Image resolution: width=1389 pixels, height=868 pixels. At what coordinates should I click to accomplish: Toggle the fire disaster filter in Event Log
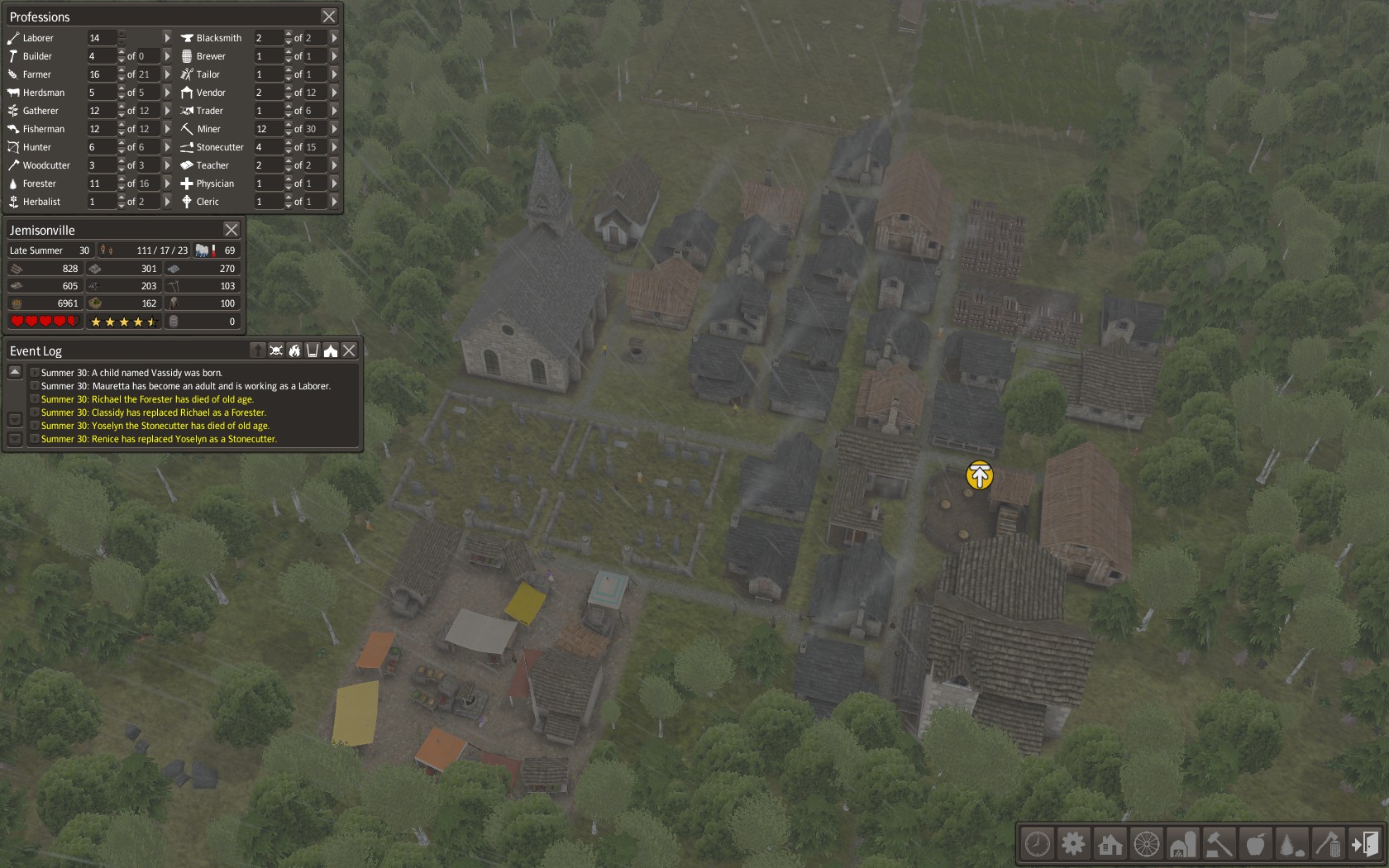294,351
